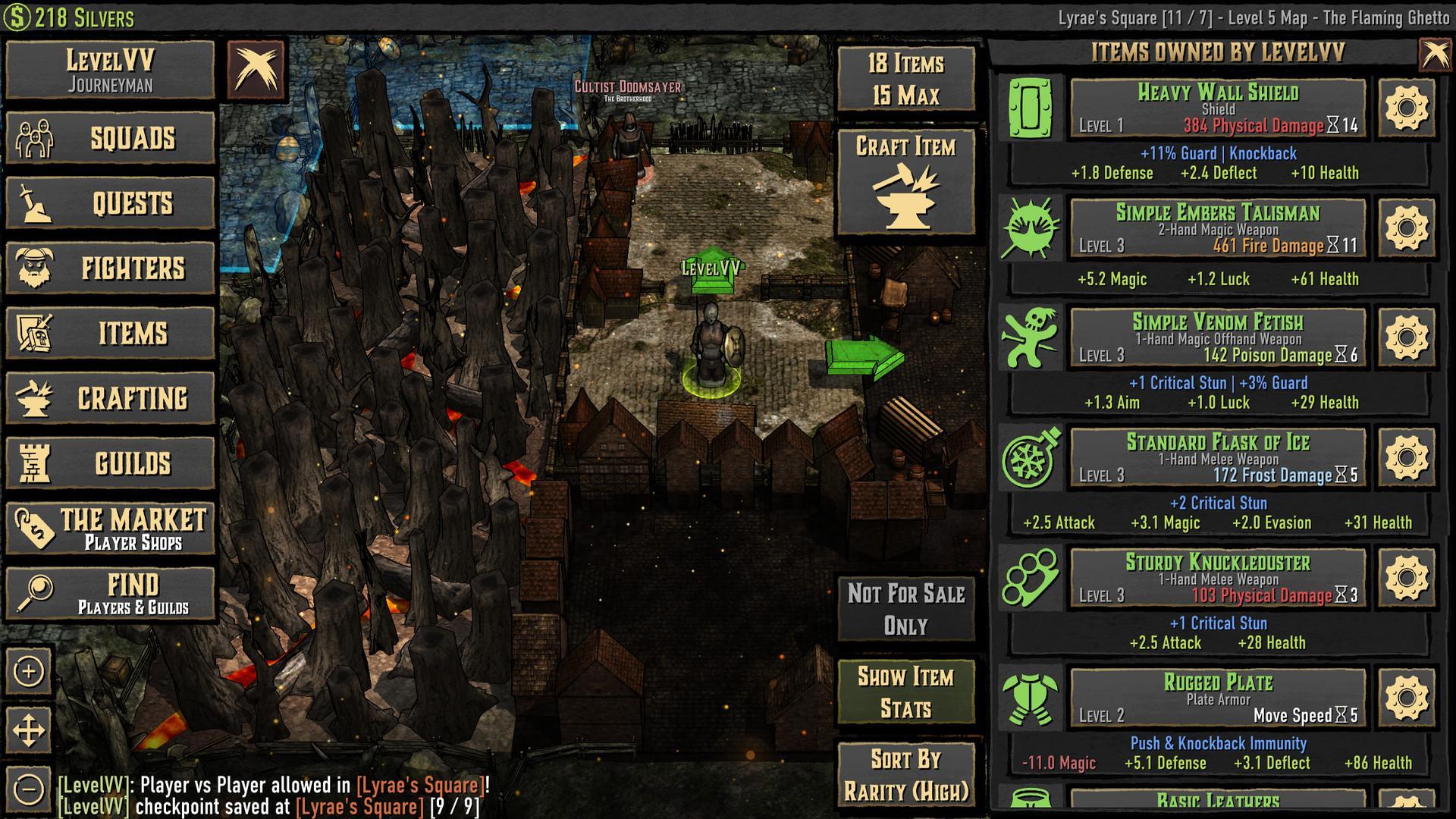
Task: Enable the Not For Sale Only filter
Action: pos(907,610)
